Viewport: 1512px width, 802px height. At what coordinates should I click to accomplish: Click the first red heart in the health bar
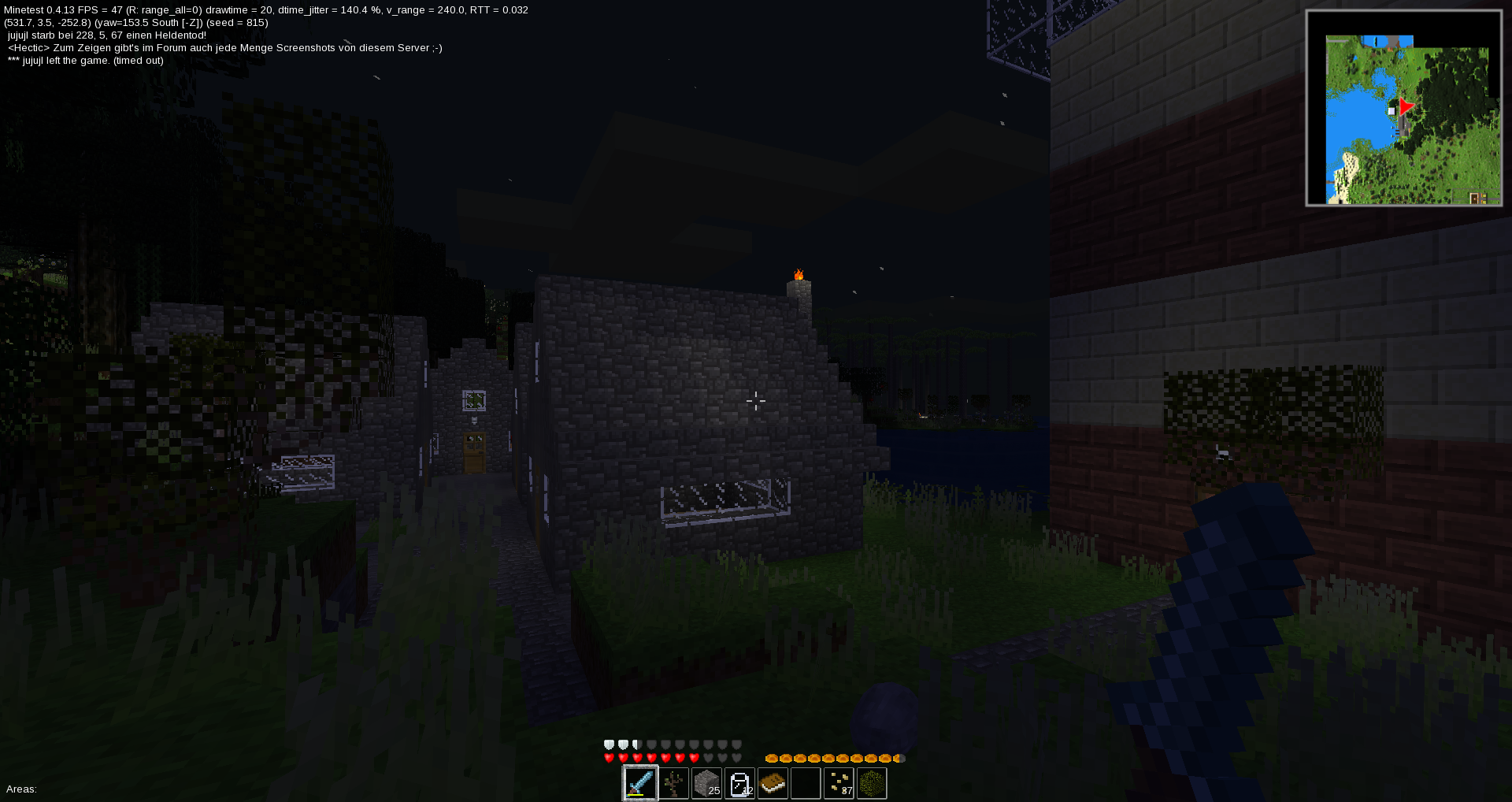608,757
